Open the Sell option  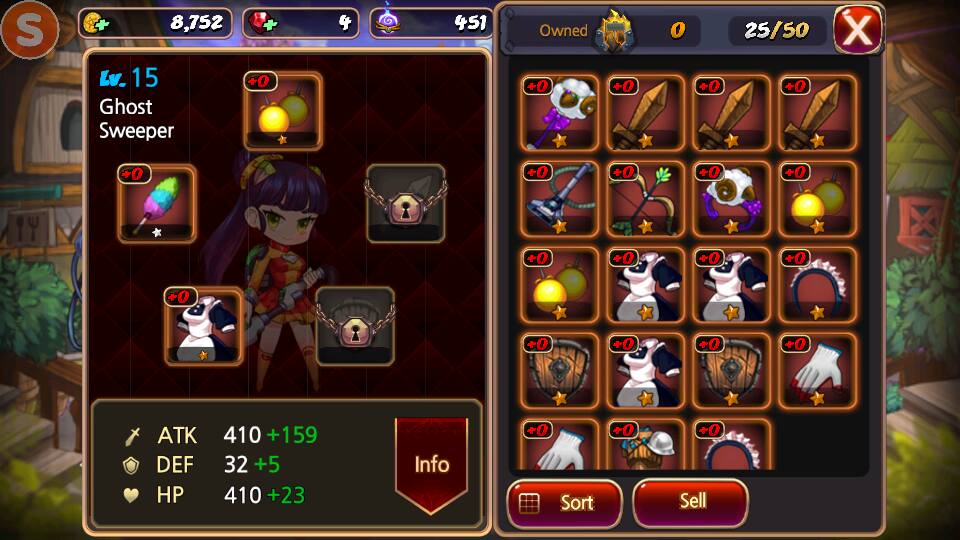[x=691, y=500]
